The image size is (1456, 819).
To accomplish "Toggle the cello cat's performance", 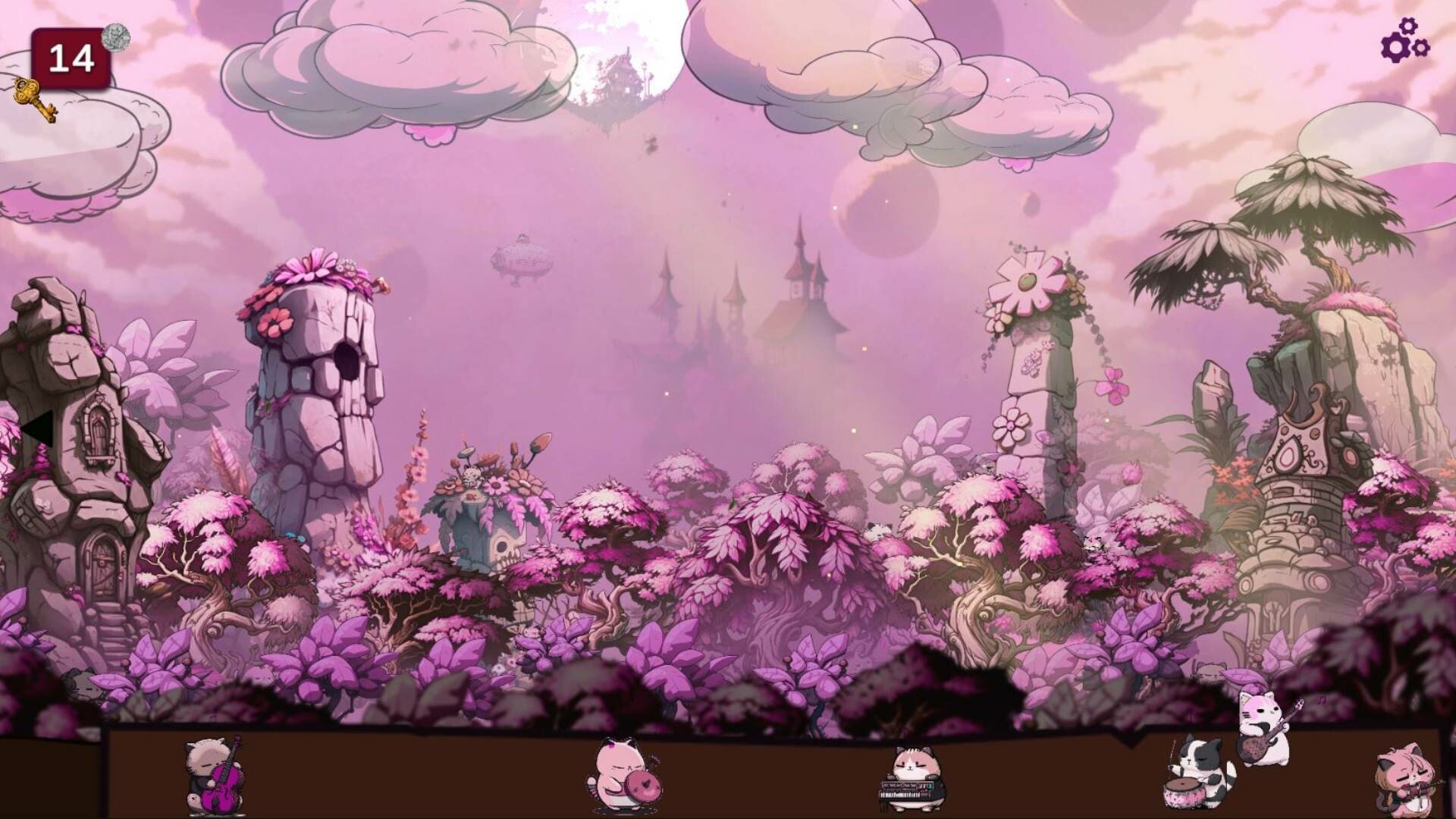I will (x=212, y=773).
